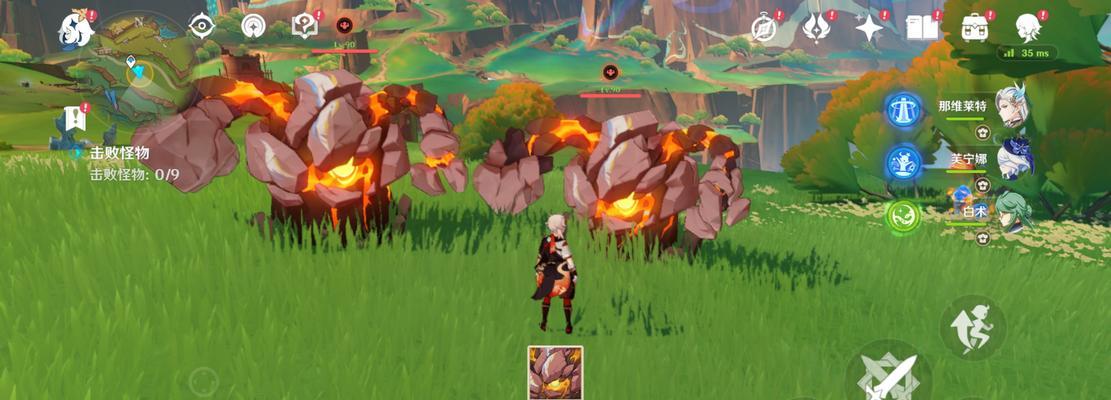Select the 击败怪物 objective tracker
The width and height of the screenshot is (1111, 400).
pos(120,153)
